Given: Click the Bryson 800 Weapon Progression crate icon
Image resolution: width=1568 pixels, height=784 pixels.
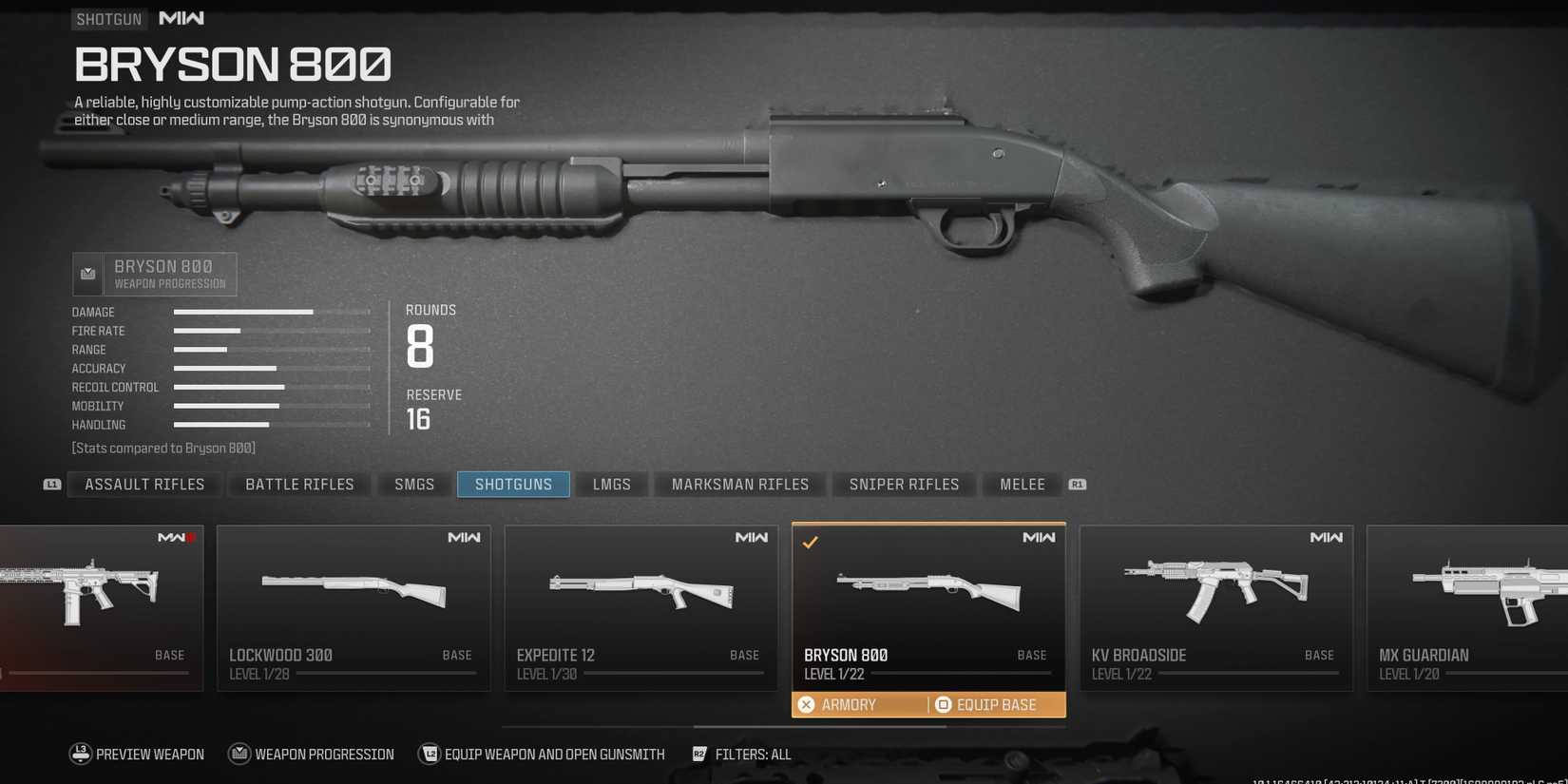Looking at the screenshot, I should [87, 274].
